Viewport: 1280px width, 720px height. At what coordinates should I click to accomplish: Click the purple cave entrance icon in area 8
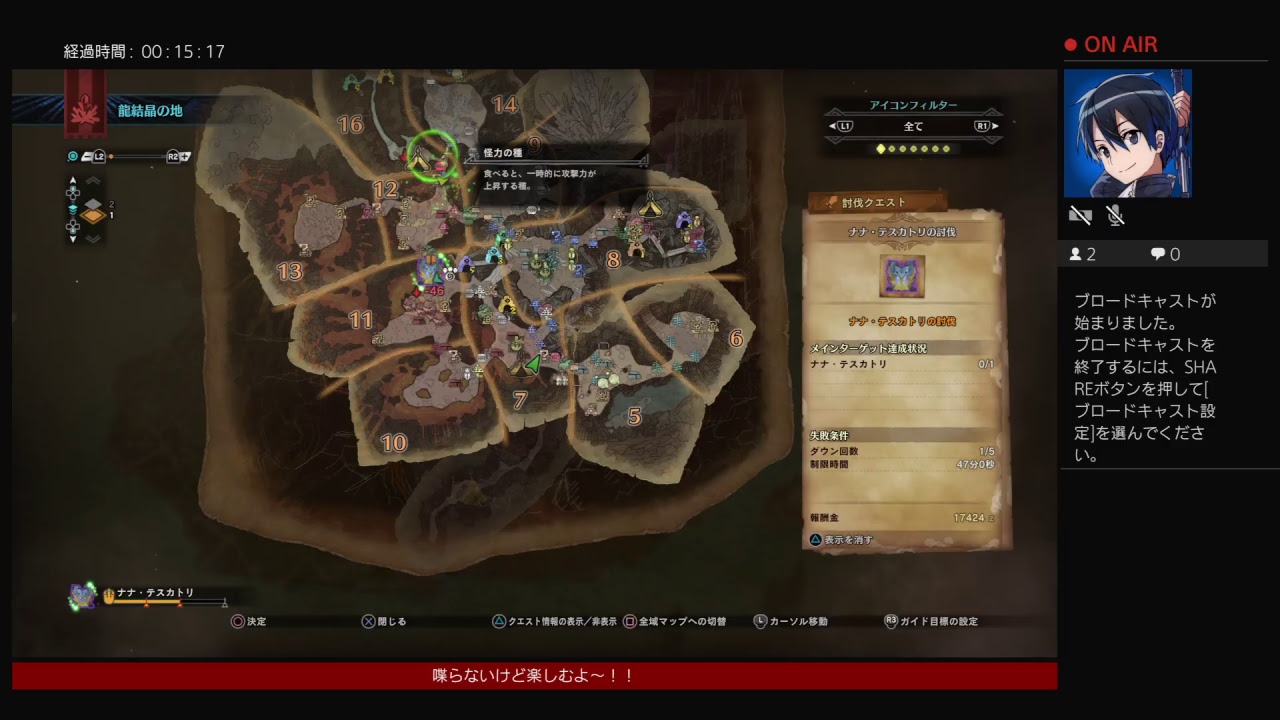(684, 219)
